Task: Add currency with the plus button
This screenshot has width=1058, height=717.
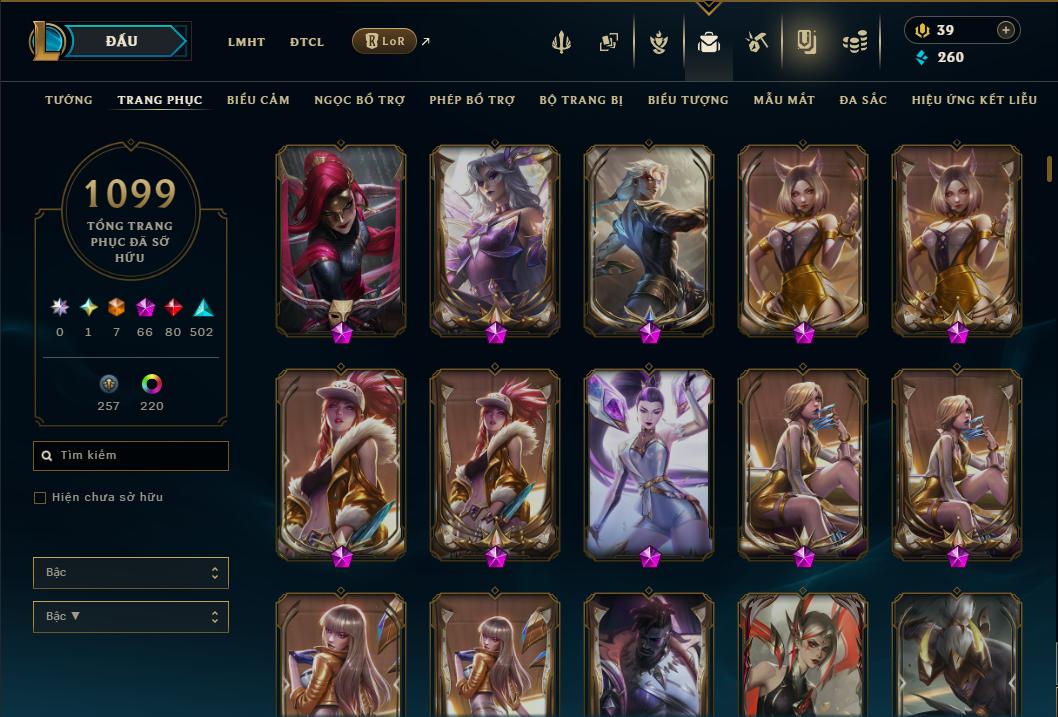Action: tap(1006, 30)
